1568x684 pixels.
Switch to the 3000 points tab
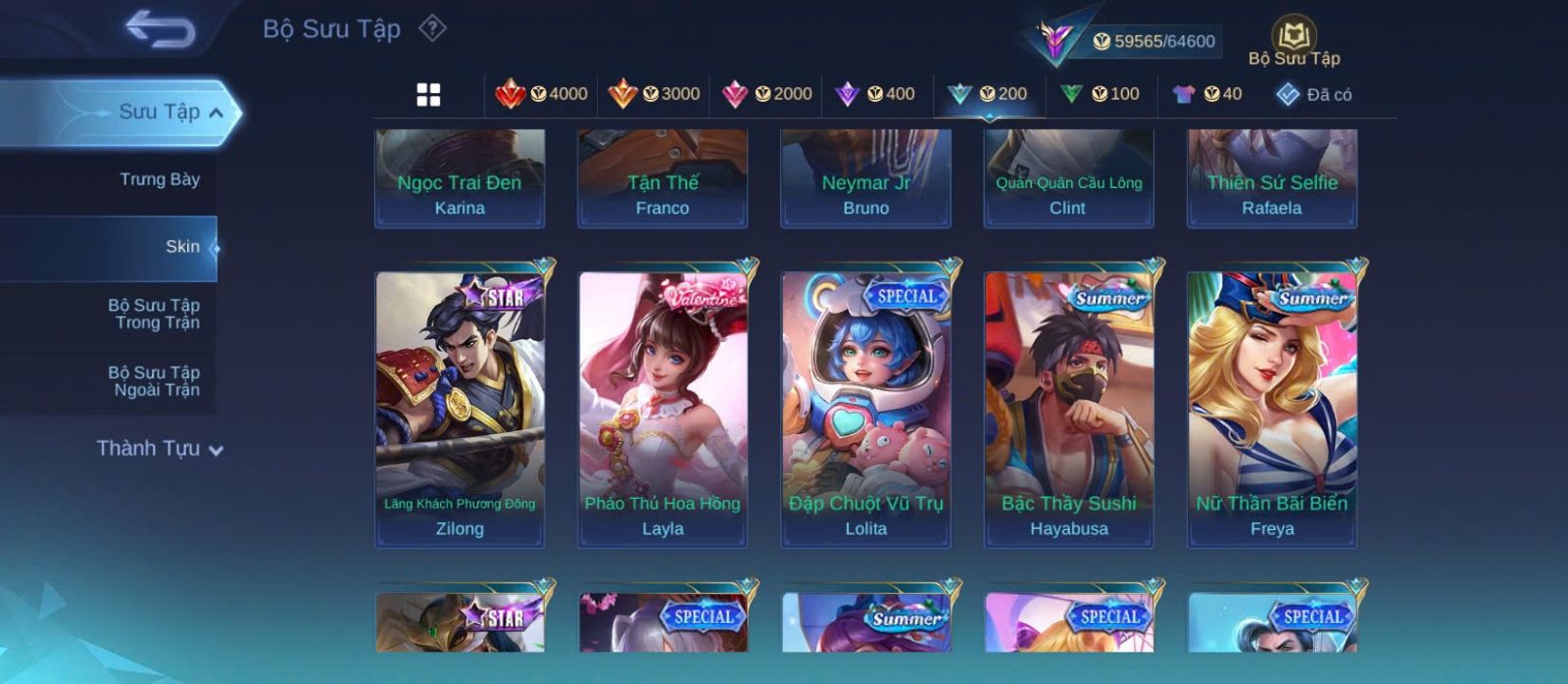point(655,94)
